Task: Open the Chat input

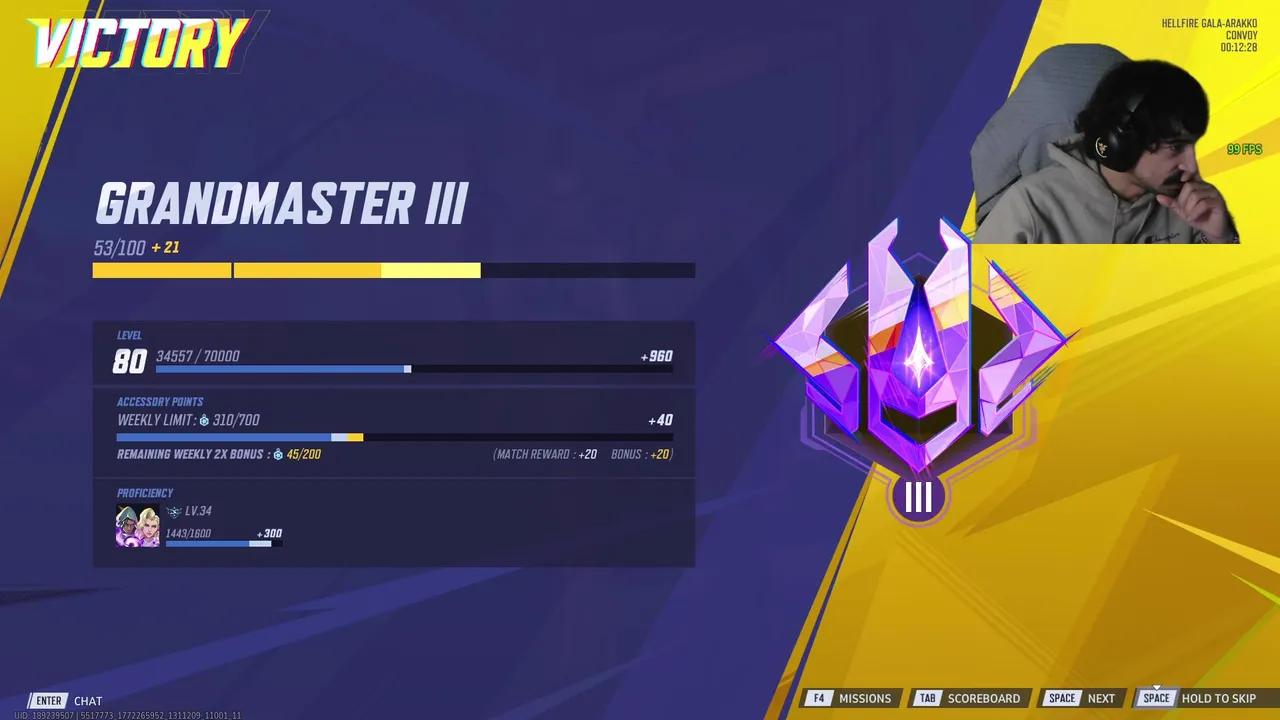Action: point(87,700)
